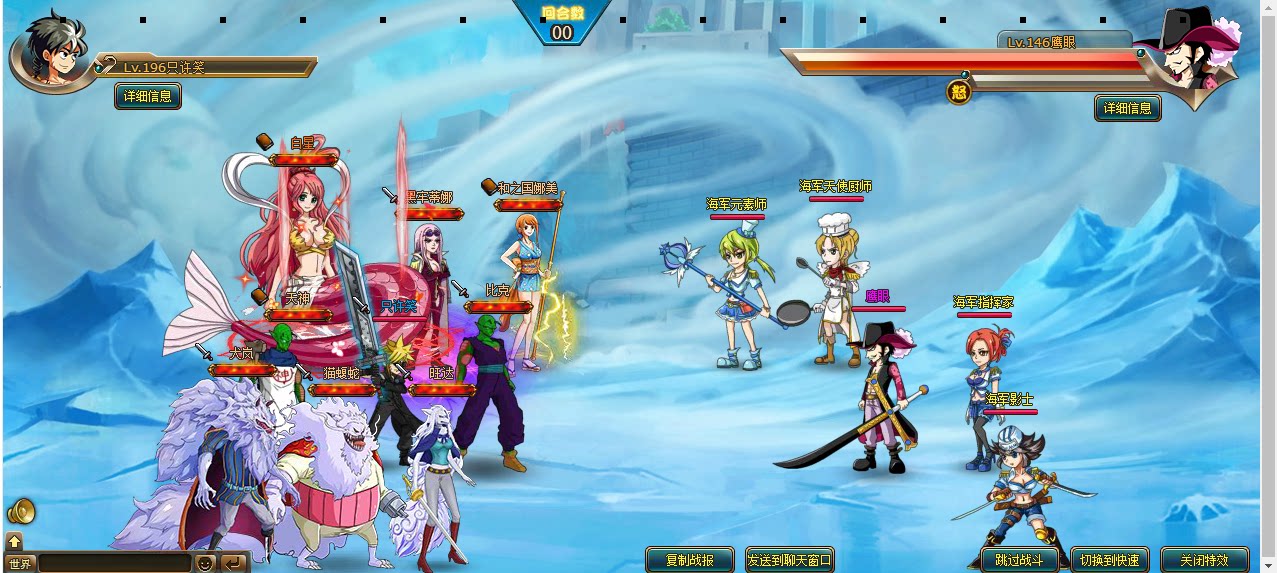Expand the chat with the up-arrow button
Screen dimensions: 1277x573
[x=14, y=541]
